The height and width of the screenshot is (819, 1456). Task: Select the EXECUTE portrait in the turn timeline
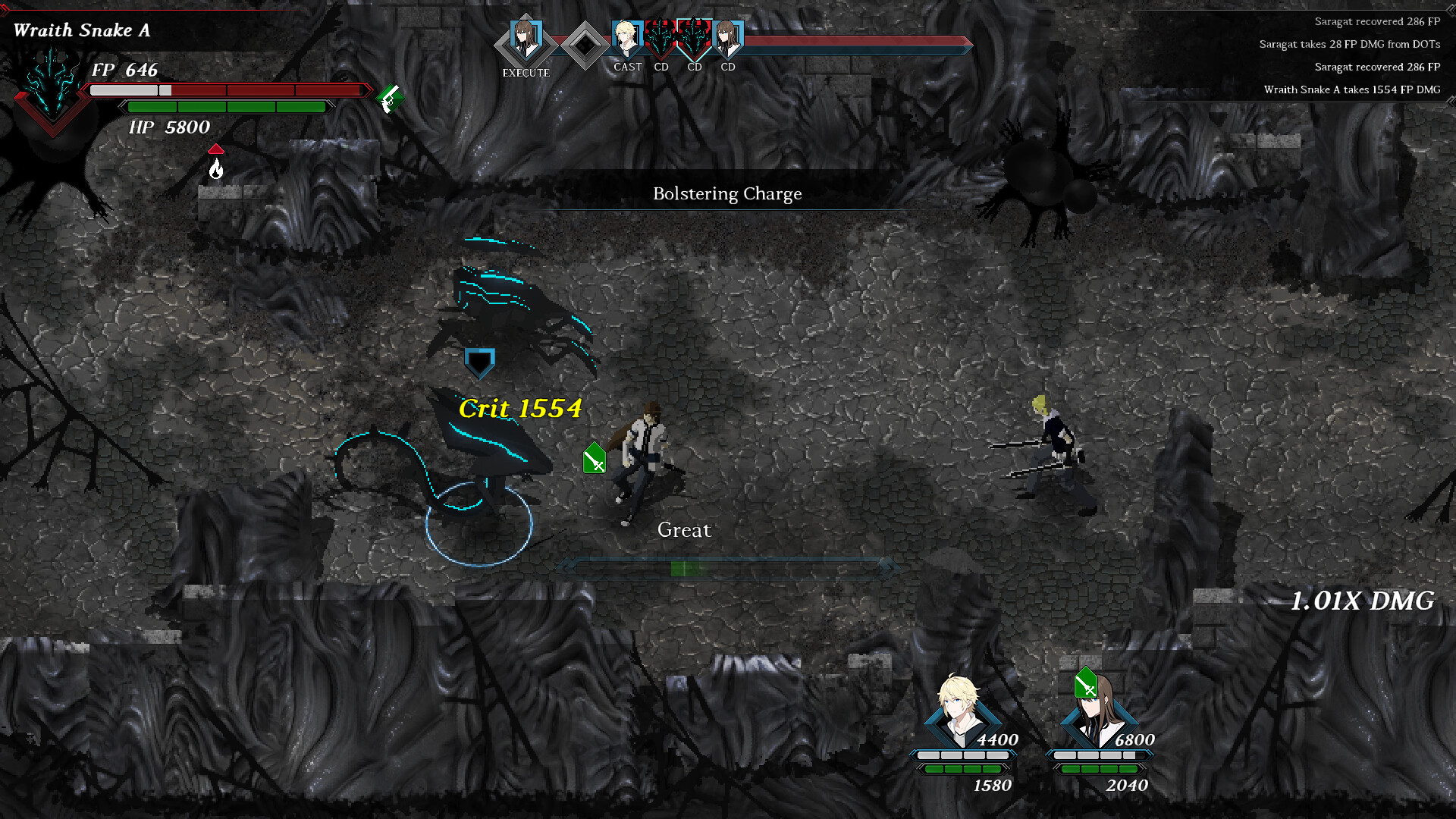pos(526,42)
